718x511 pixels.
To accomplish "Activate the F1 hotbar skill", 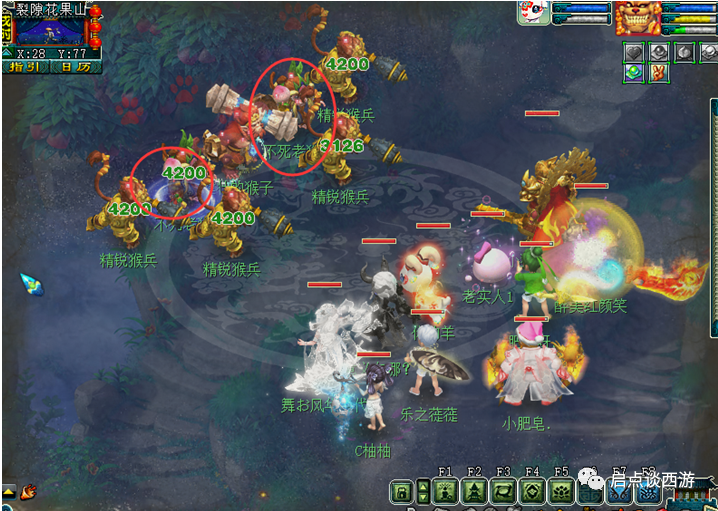I will tap(446, 491).
